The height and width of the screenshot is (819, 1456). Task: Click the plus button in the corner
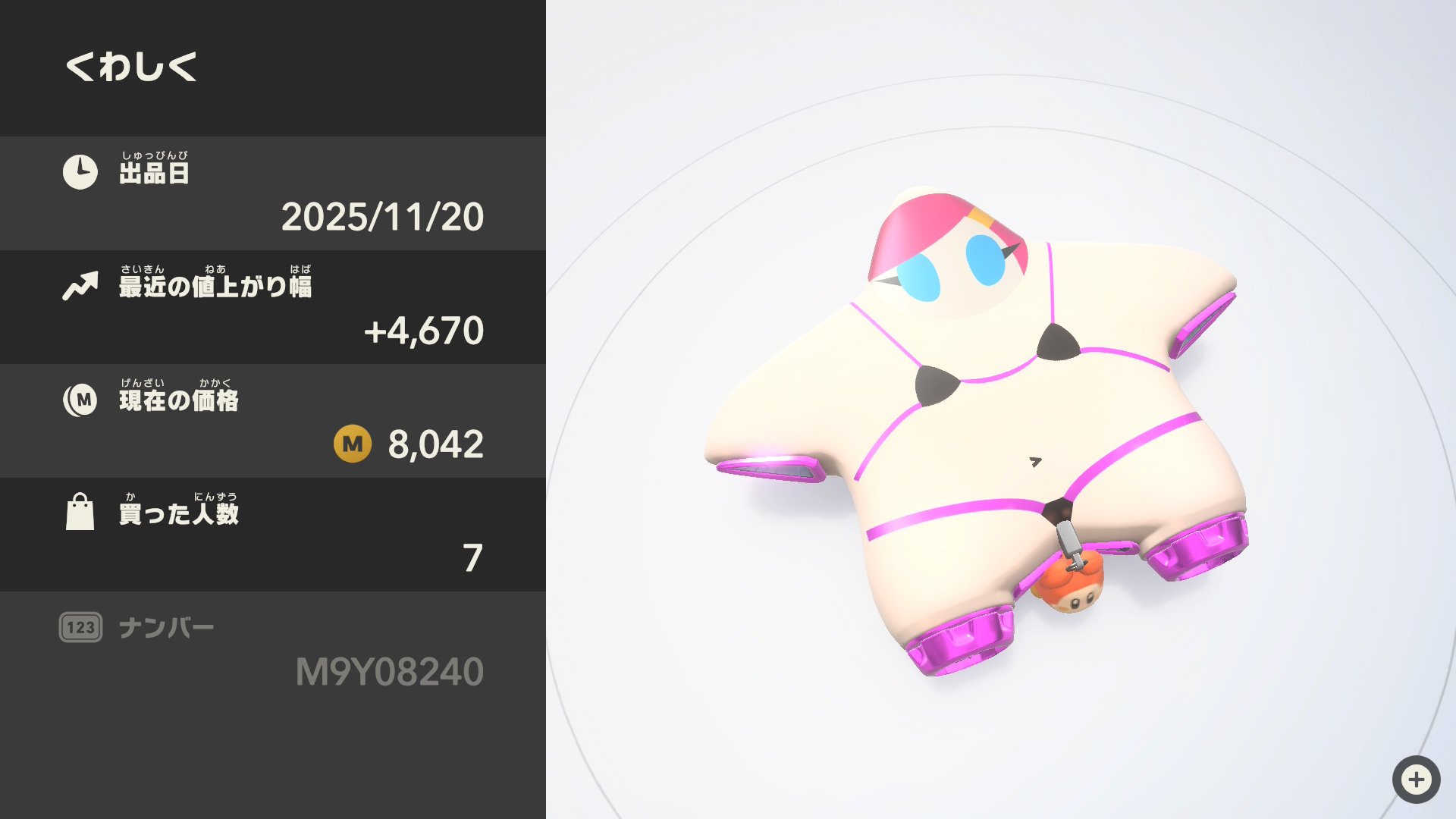coord(1416,779)
